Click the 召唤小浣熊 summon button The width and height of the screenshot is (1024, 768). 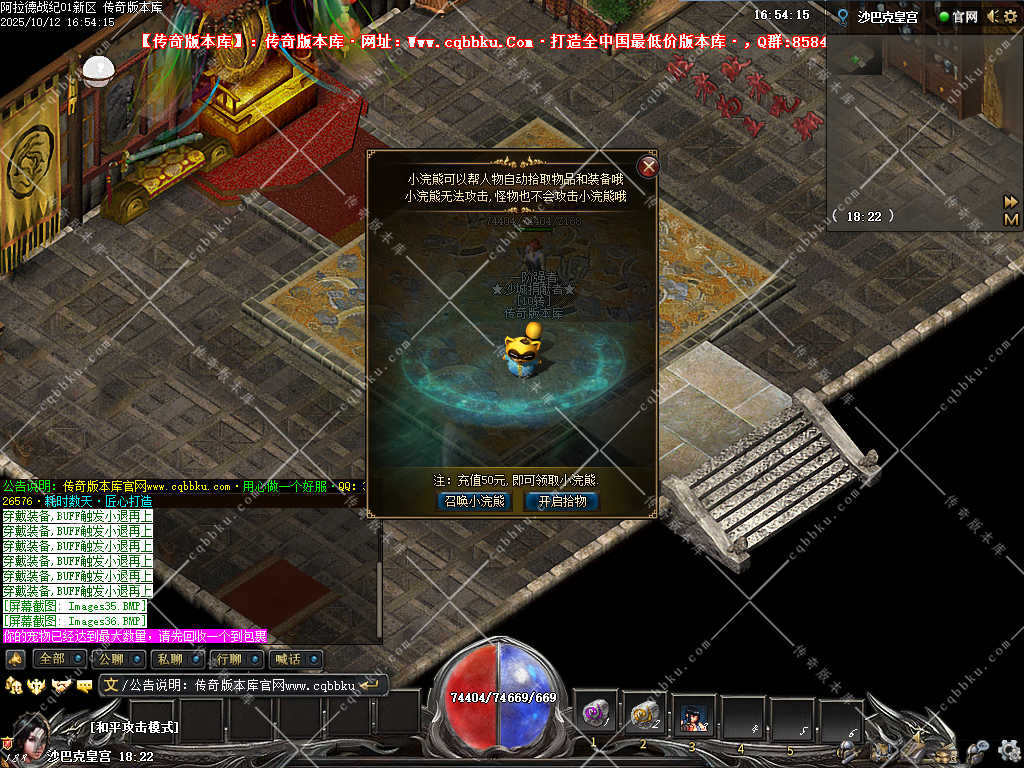[474, 501]
